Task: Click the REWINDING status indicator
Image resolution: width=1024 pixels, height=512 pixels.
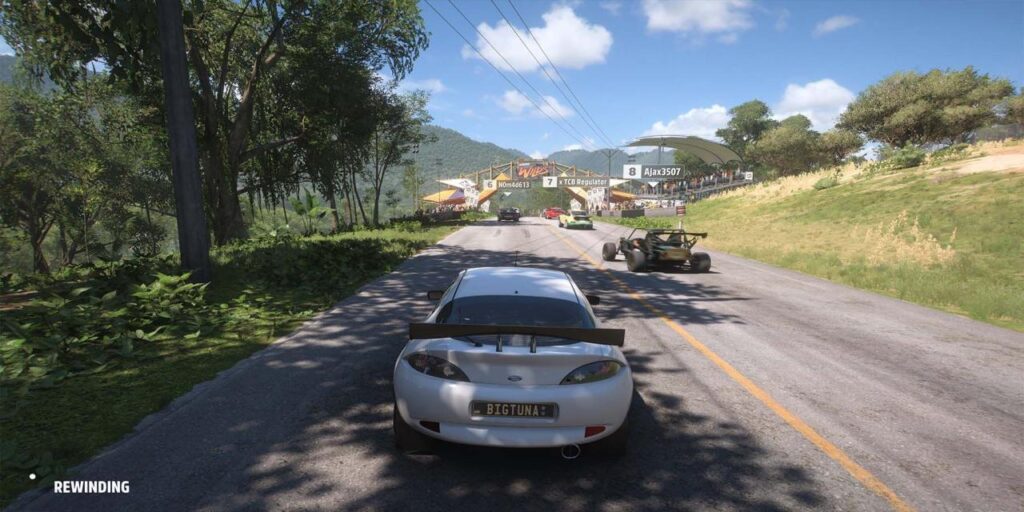Action: [x=90, y=487]
